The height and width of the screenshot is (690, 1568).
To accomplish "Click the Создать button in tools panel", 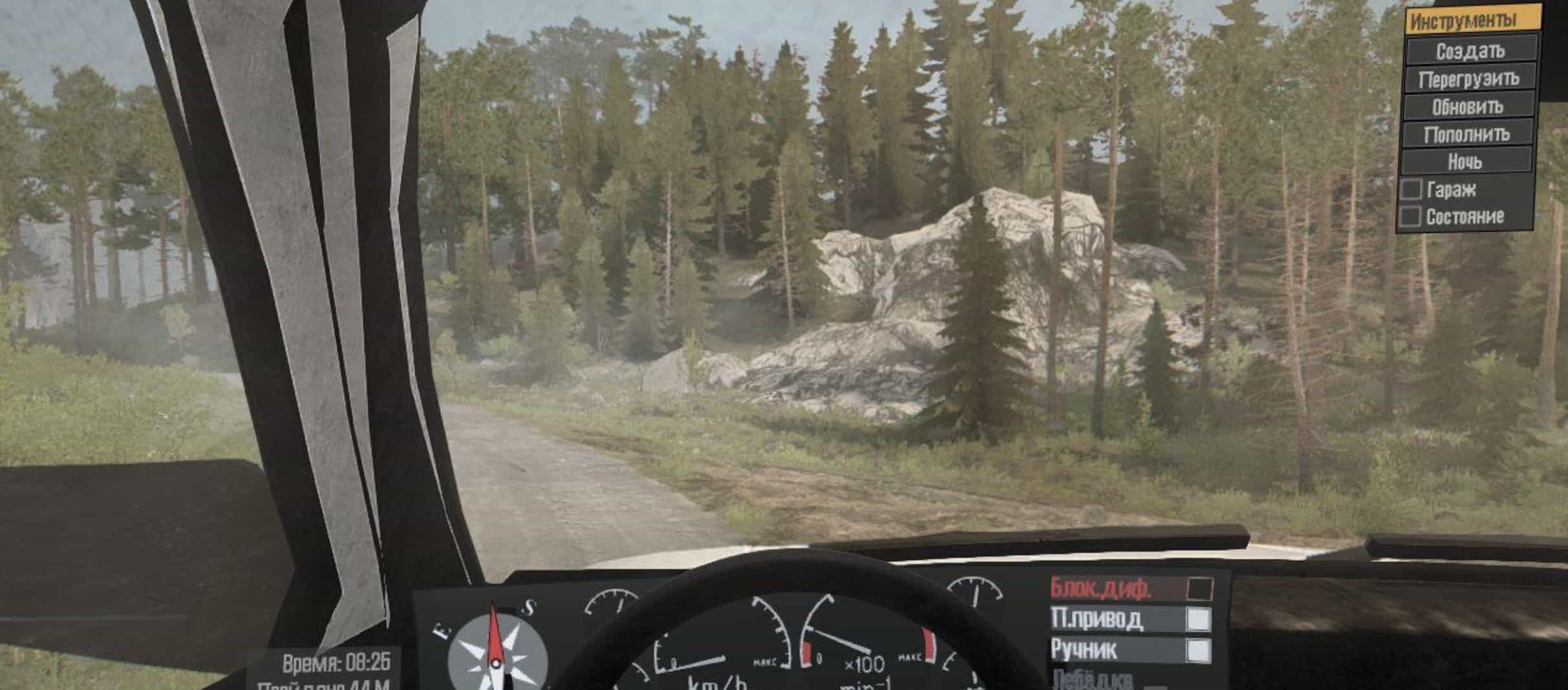I will tap(1470, 50).
